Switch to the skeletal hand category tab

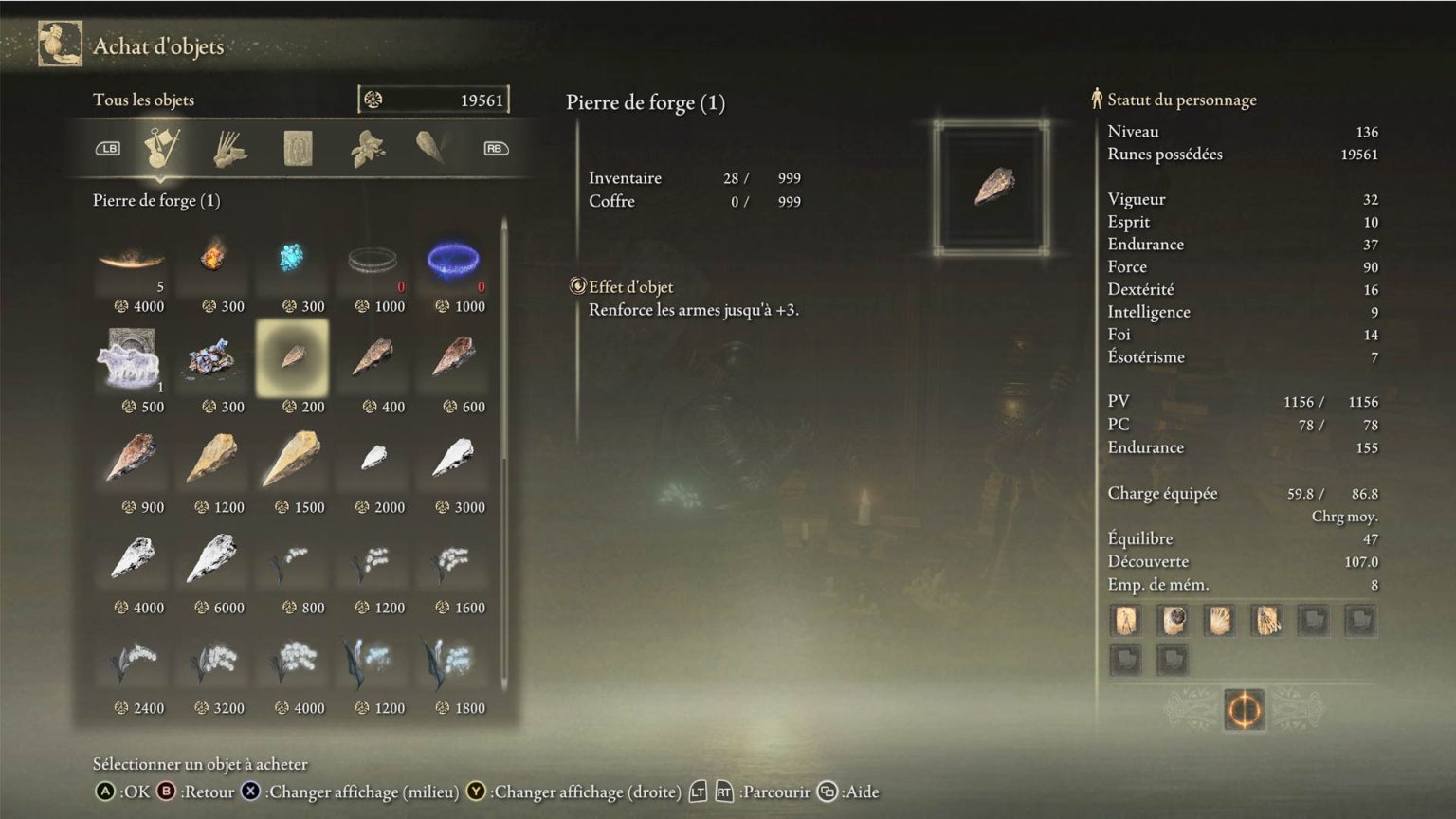[230, 149]
